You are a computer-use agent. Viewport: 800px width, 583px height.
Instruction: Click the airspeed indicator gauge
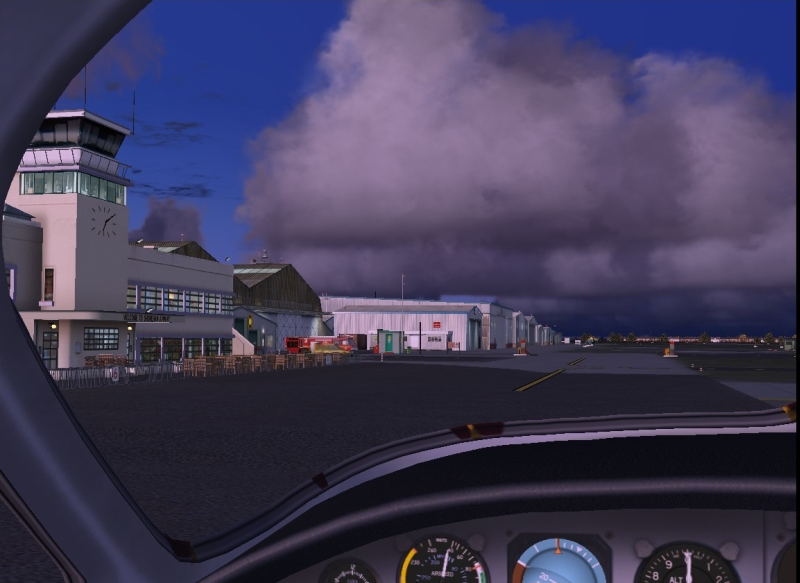[x=443, y=563]
